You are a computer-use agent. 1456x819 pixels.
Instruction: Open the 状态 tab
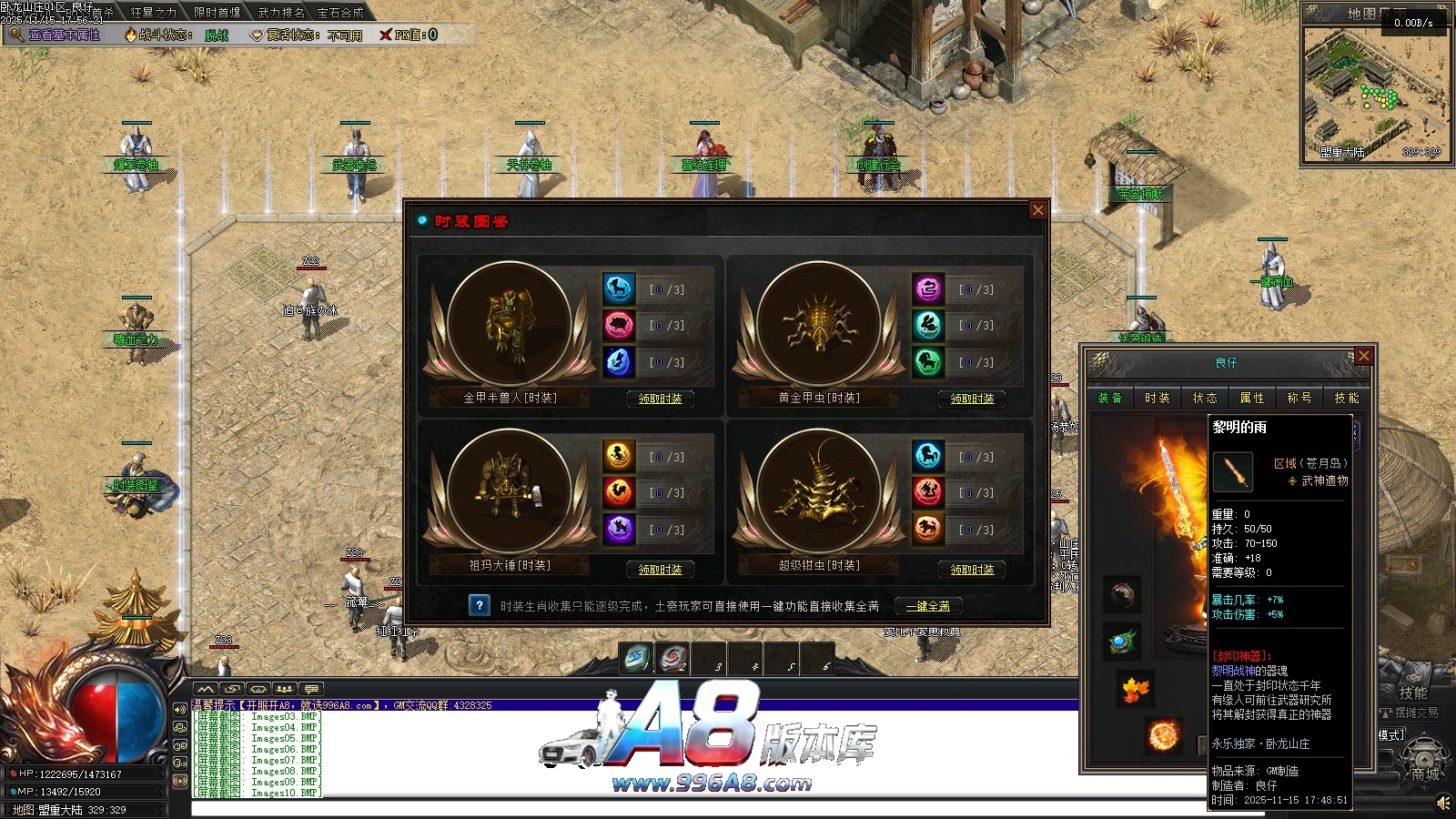[x=1205, y=398]
